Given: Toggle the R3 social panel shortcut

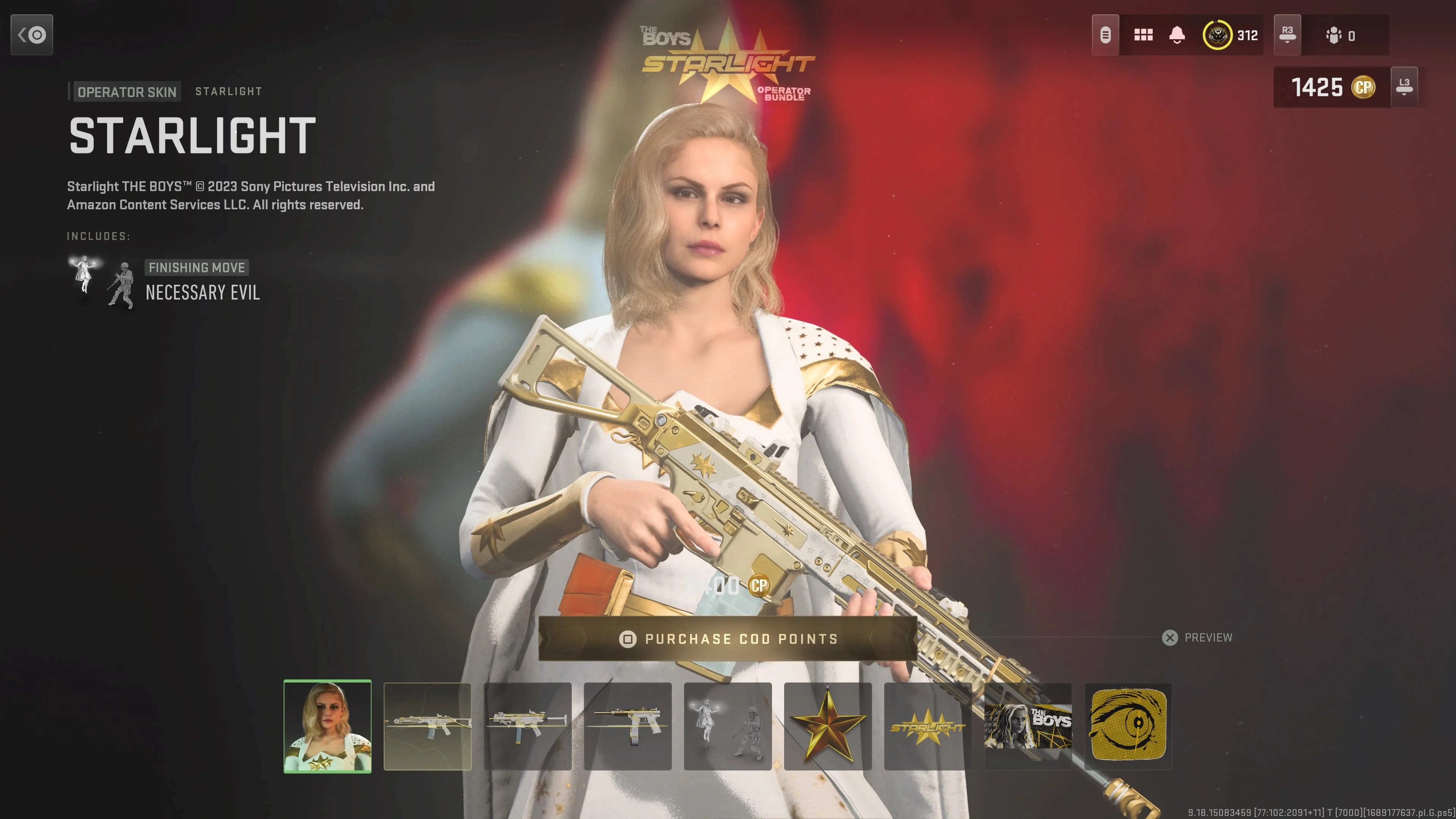Looking at the screenshot, I should click(x=1287, y=35).
